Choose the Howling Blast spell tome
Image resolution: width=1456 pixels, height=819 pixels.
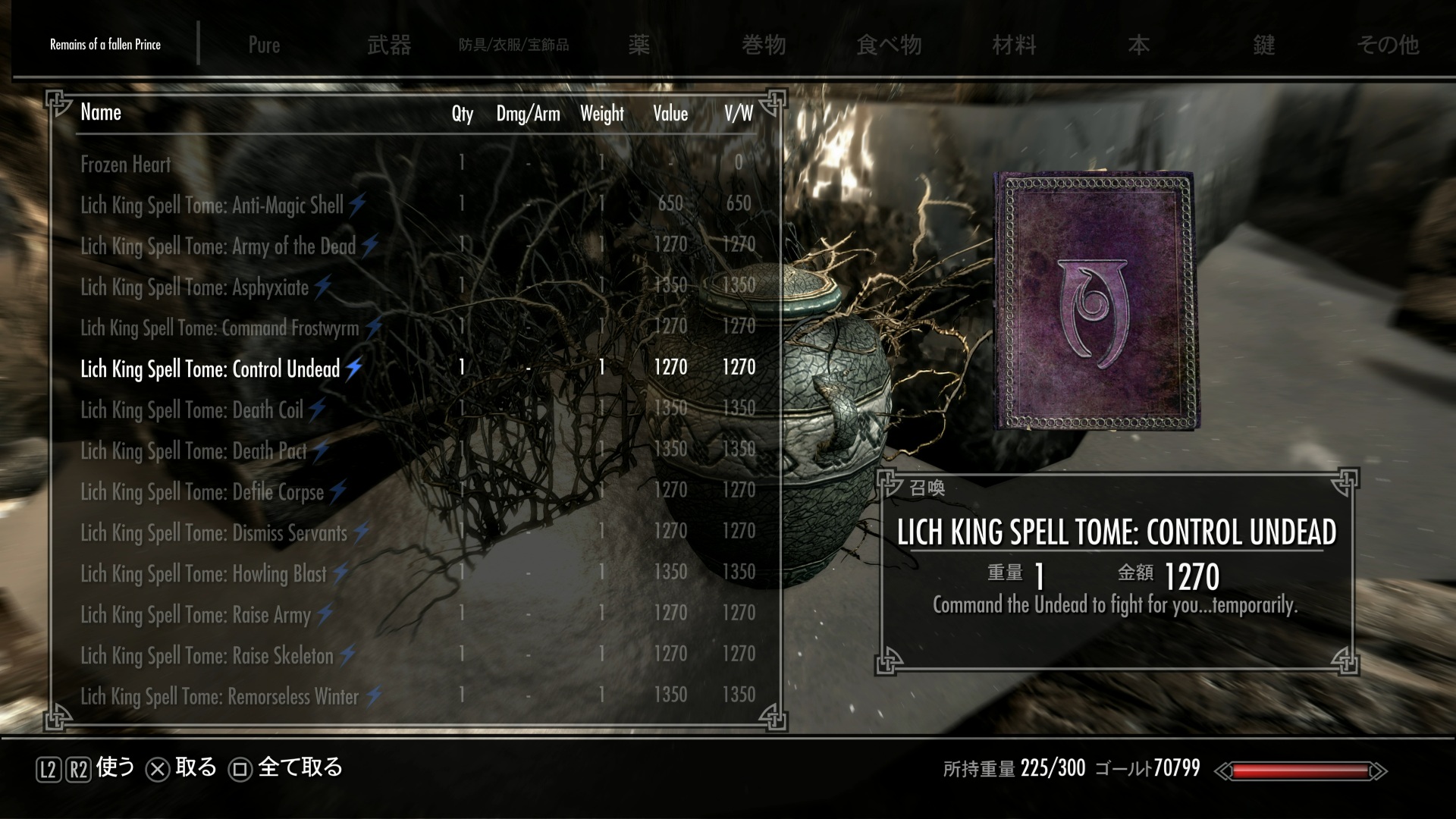click(x=204, y=573)
